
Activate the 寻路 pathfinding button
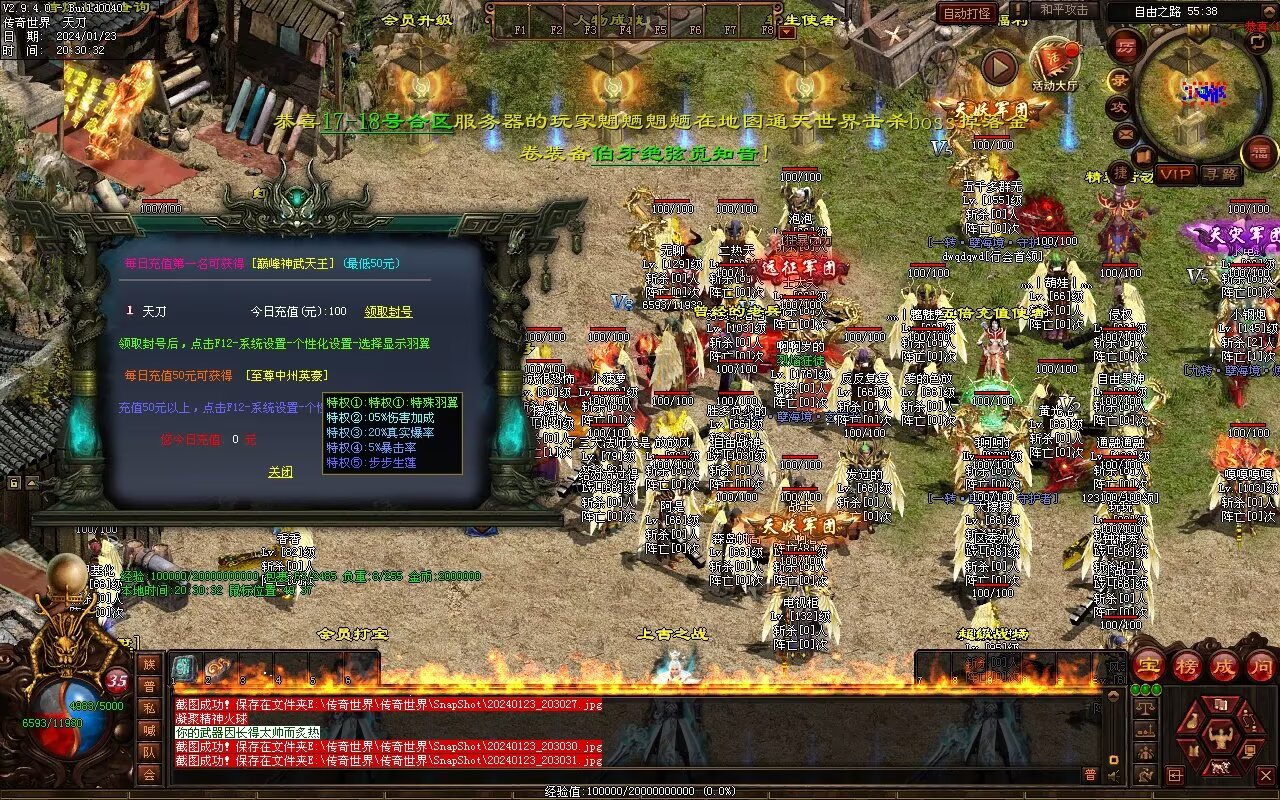pyautogui.click(x=1220, y=174)
